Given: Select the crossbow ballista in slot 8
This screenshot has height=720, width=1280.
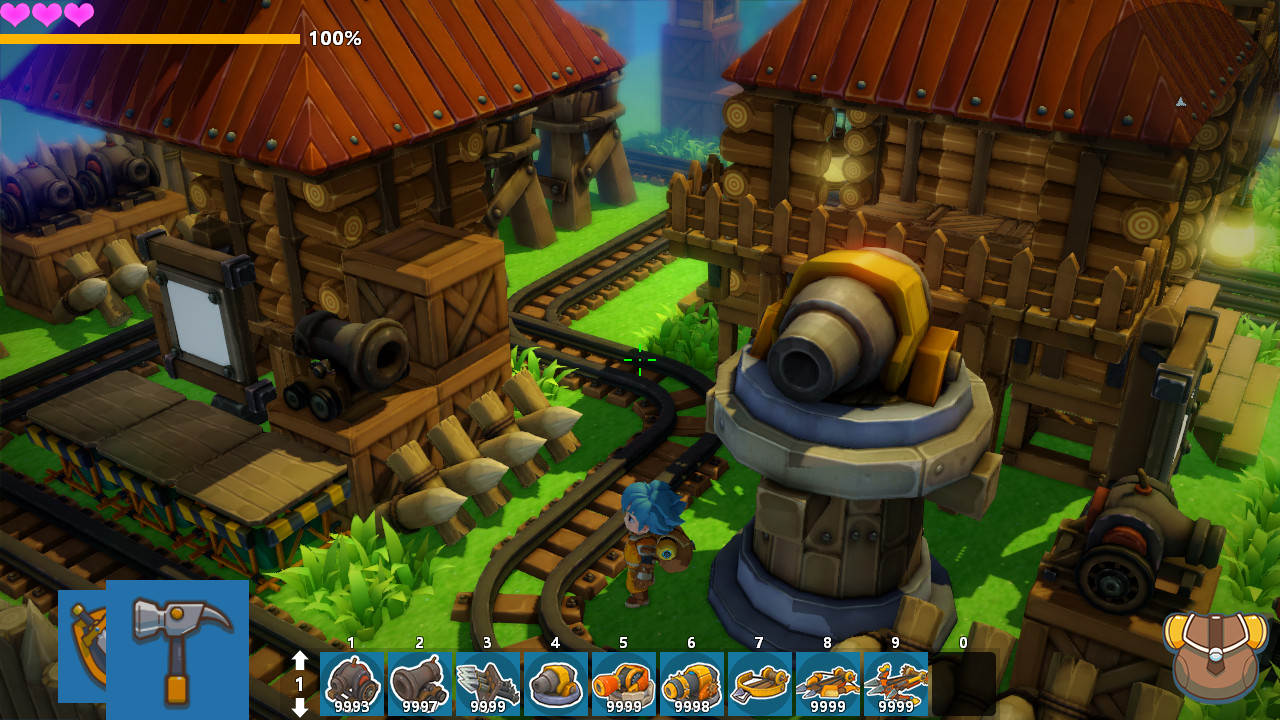Looking at the screenshot, I should click(x=828, y=684).
